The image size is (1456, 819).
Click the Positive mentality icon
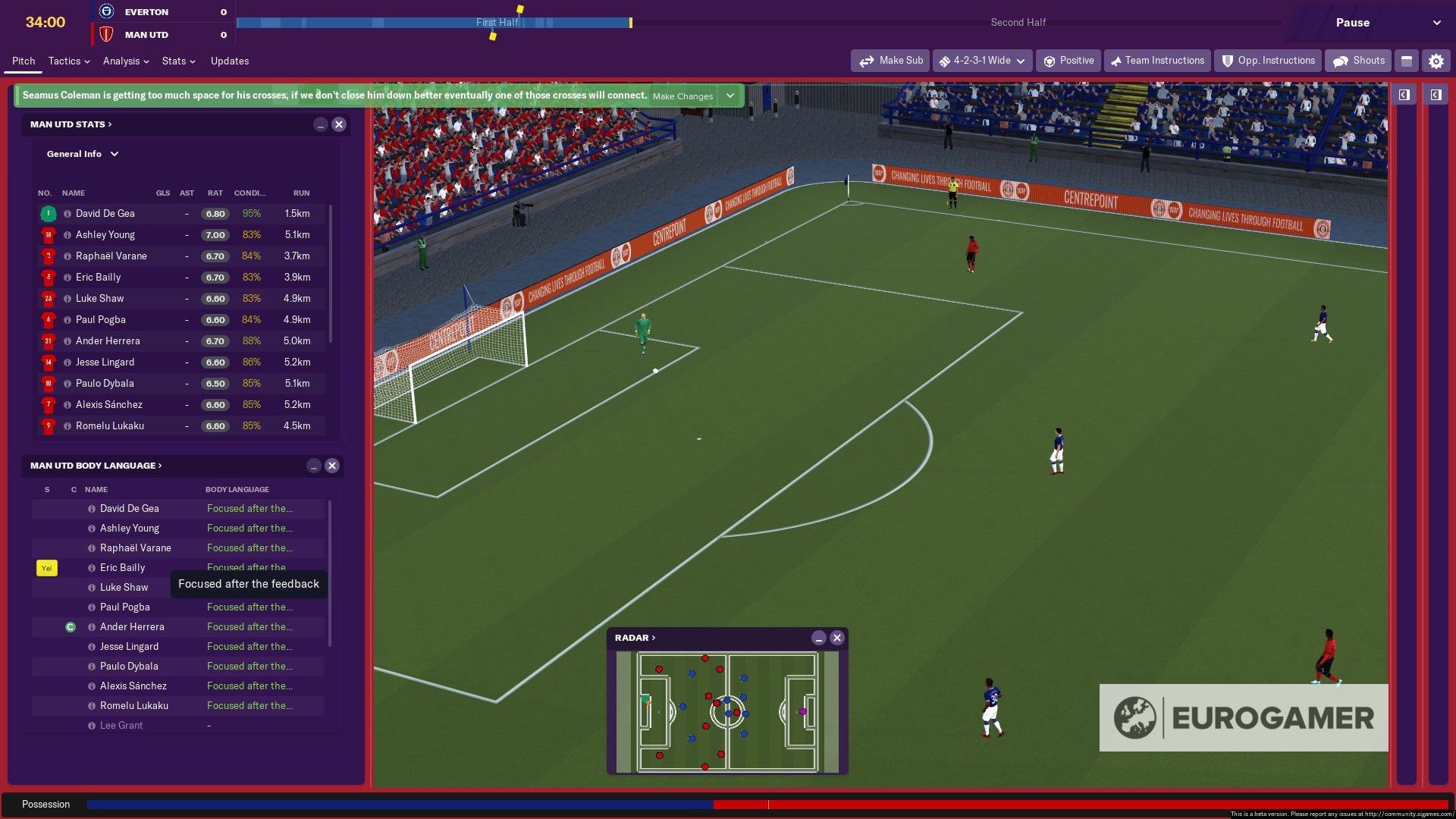tap(1051, 61)
